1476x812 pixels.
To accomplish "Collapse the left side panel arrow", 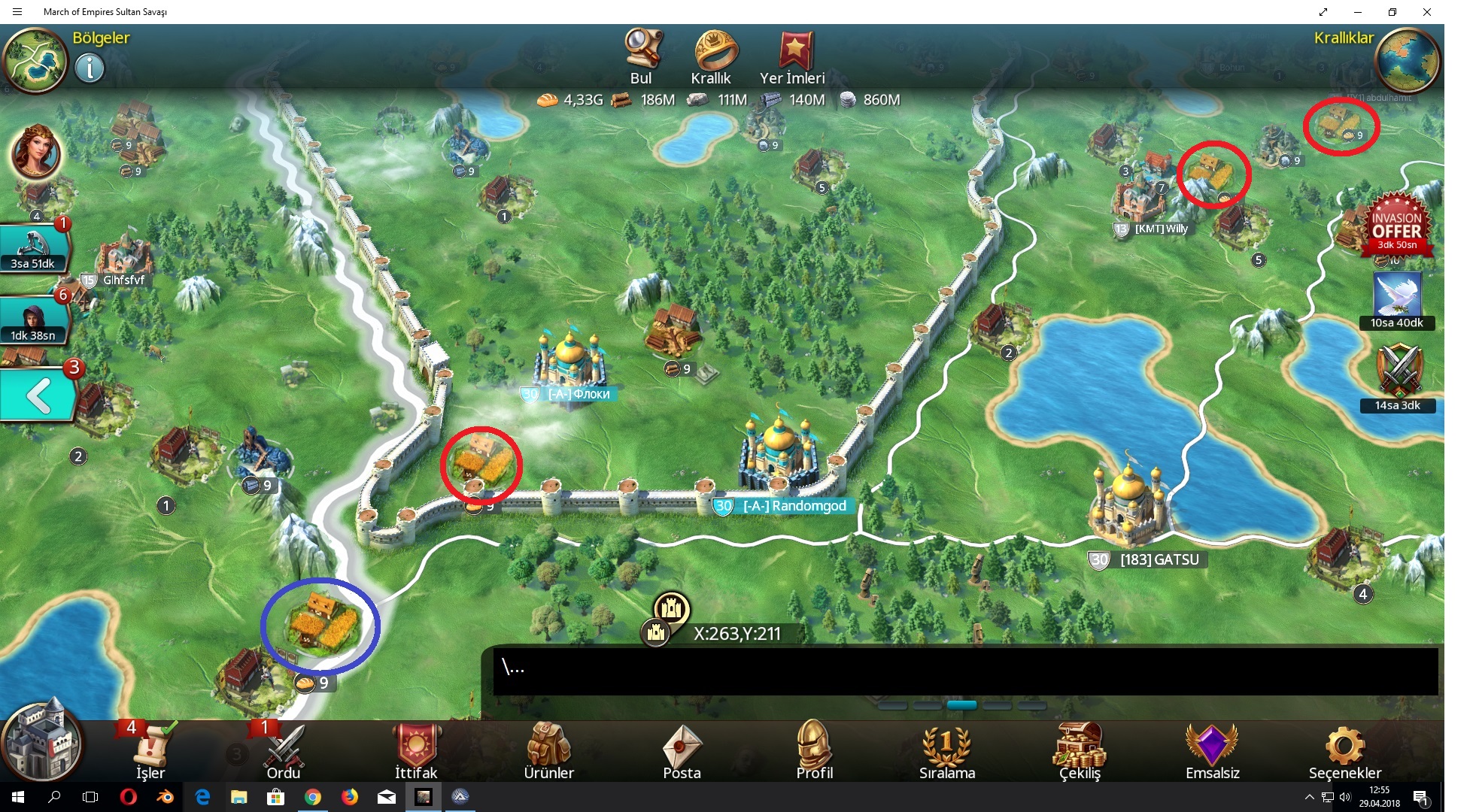I will click(x=39, y=396).
